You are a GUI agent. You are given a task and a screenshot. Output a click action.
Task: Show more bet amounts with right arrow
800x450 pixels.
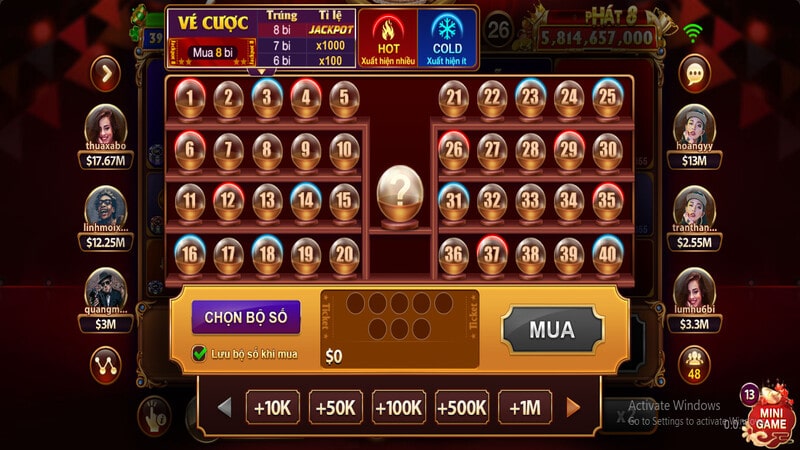click(573, 407)
